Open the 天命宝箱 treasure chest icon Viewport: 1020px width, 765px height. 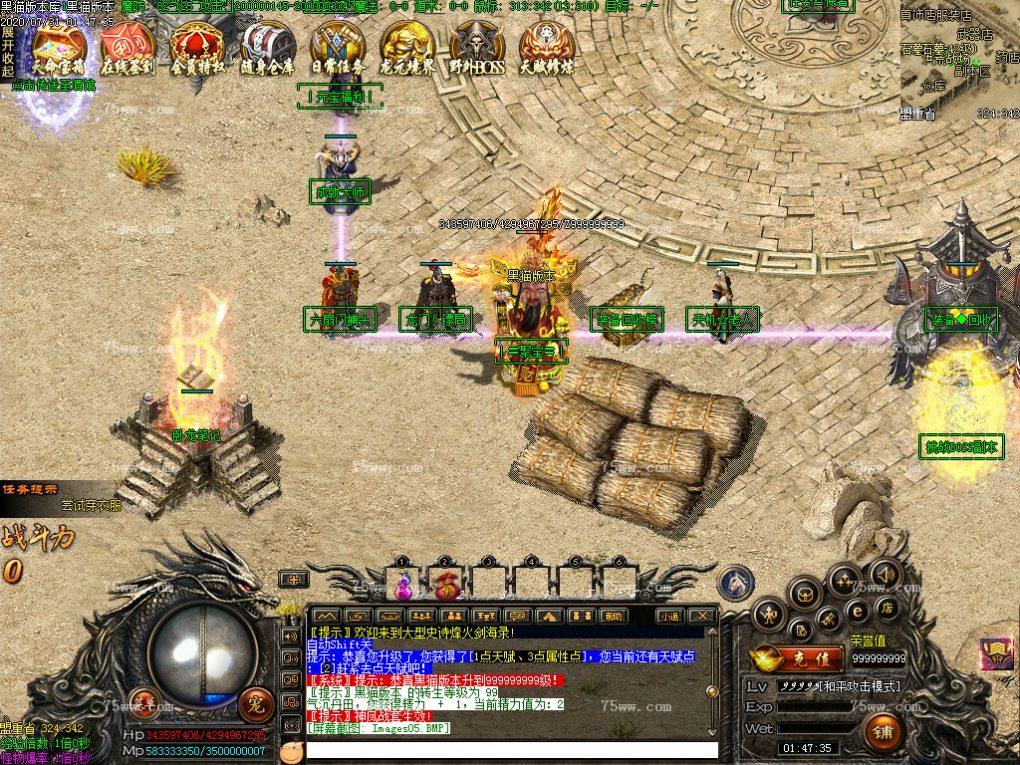pyautogui.click(x=58, y=48)
